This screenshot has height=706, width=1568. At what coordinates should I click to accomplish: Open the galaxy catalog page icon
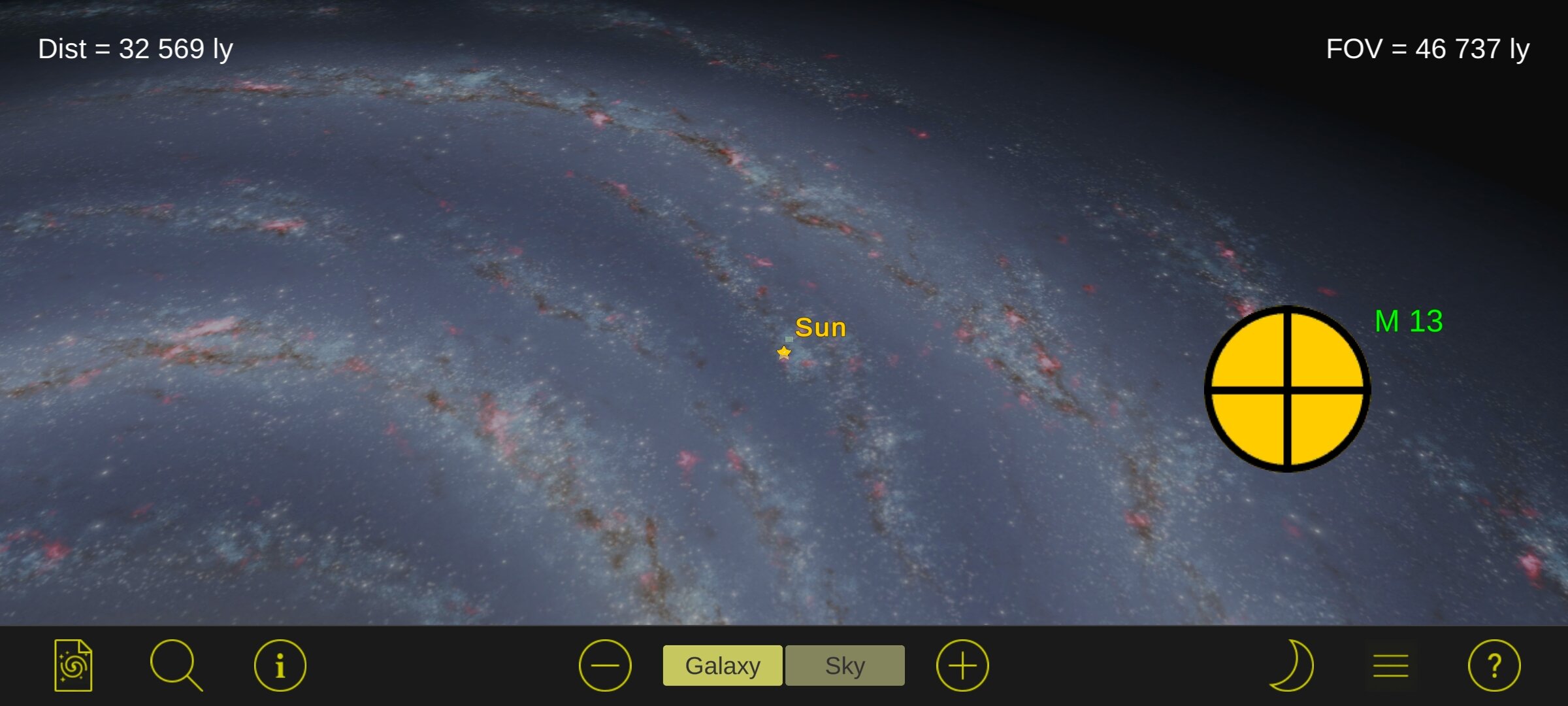(73, 665)
